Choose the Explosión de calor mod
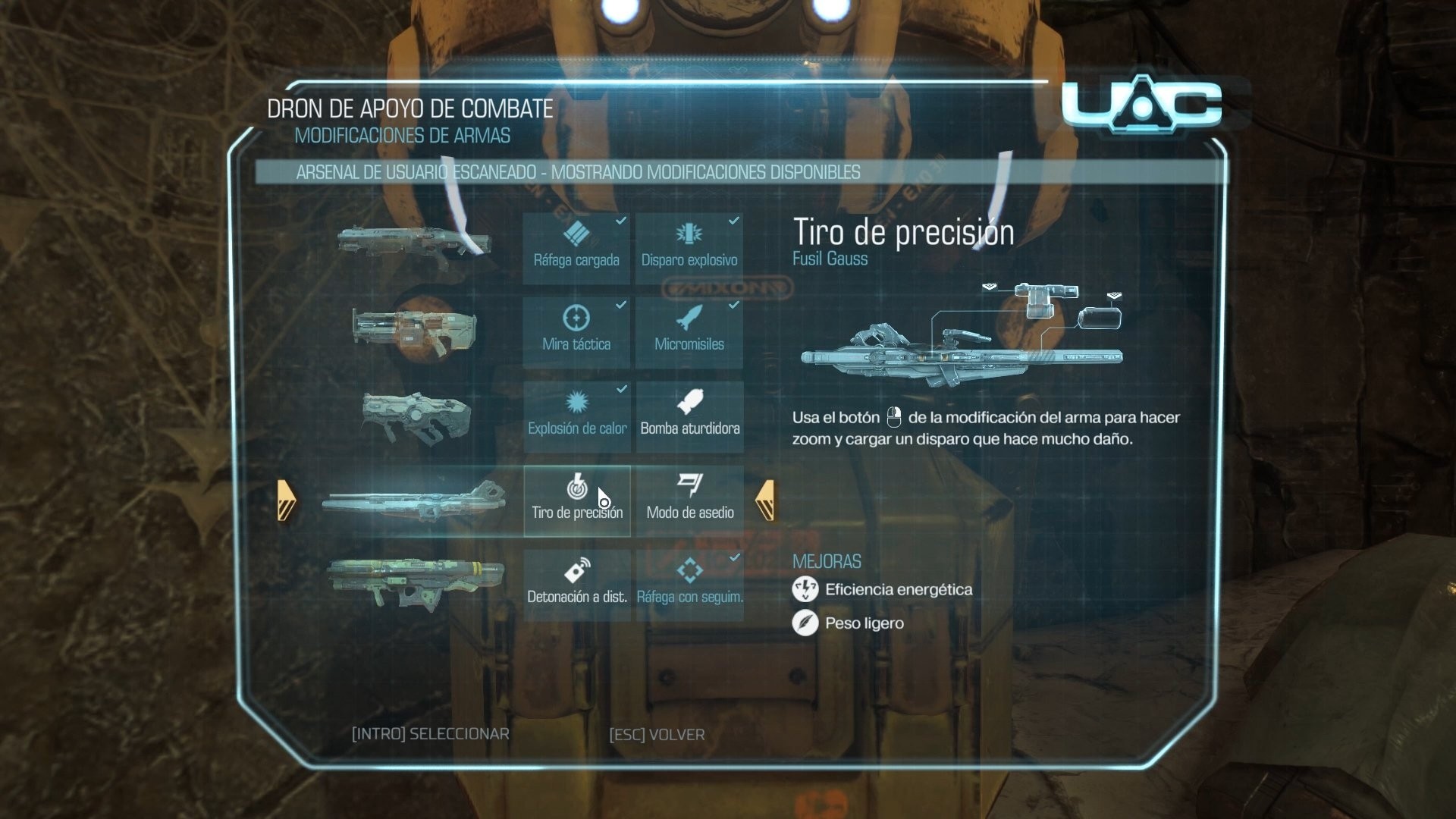1456x819 pixels. tap(576, 416)
